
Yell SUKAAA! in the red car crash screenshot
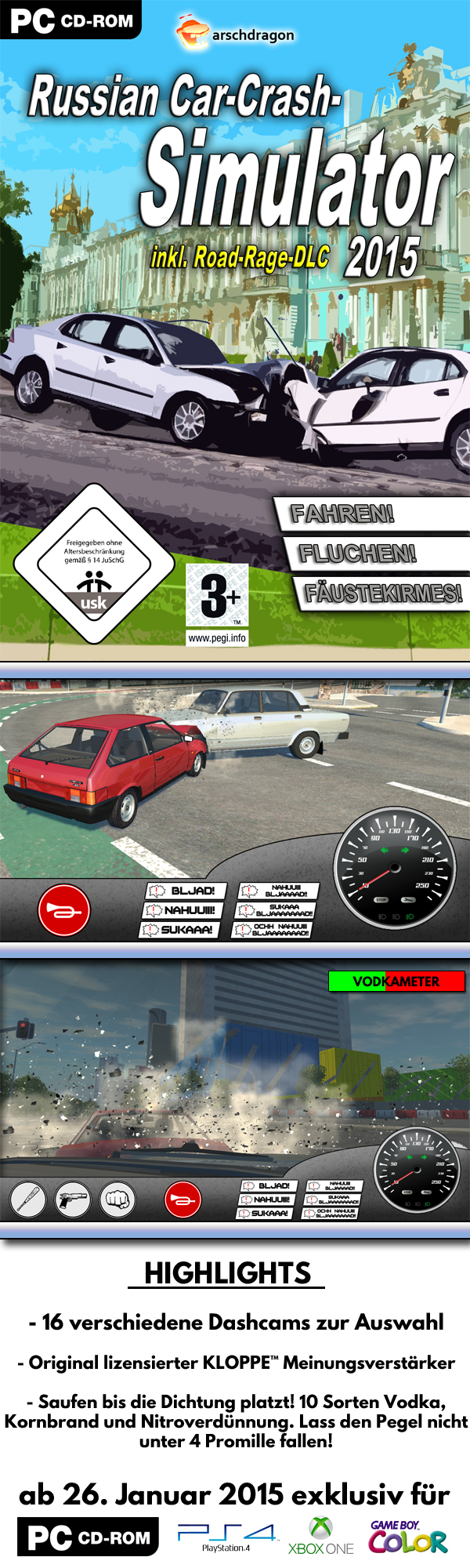179,930
